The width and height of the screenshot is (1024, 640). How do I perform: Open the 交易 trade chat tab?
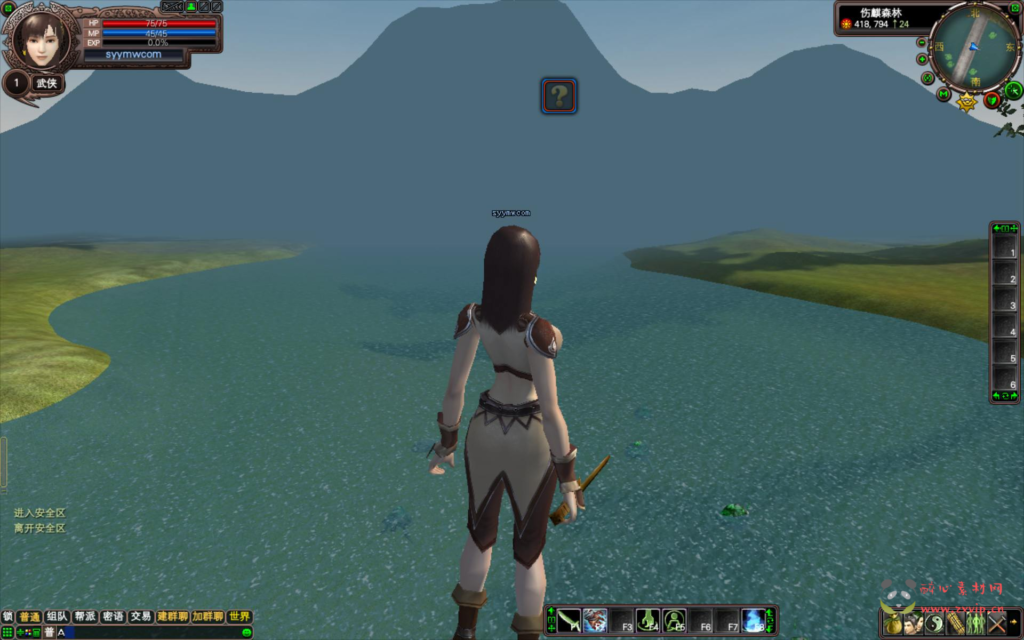pos(141,617)
